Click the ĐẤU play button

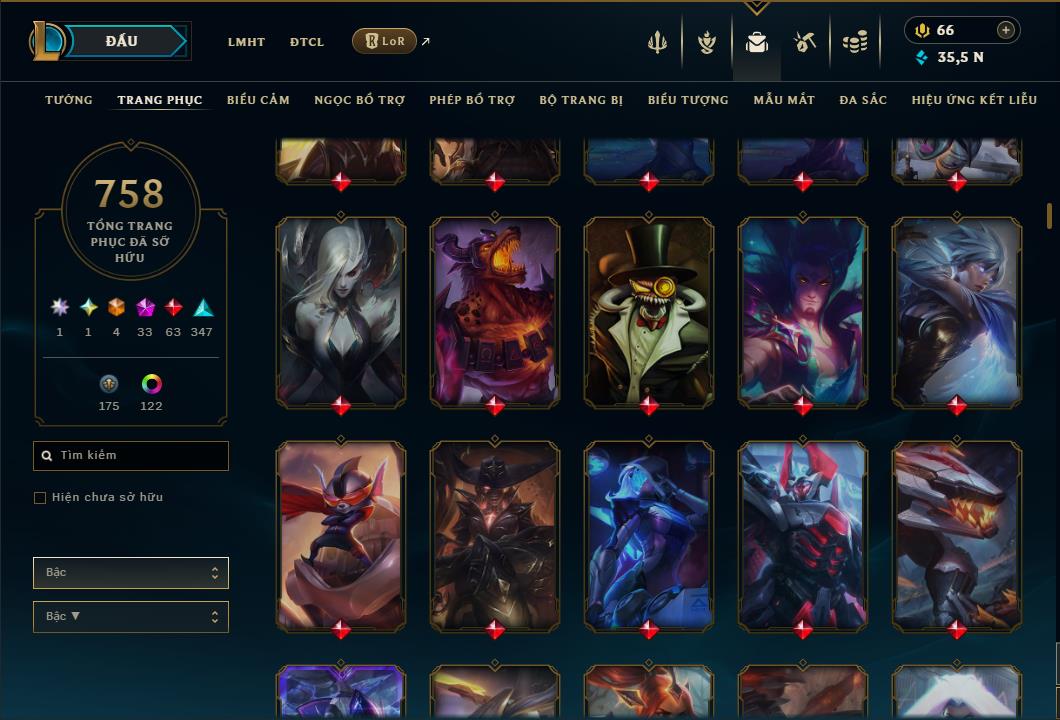point(121,41)
